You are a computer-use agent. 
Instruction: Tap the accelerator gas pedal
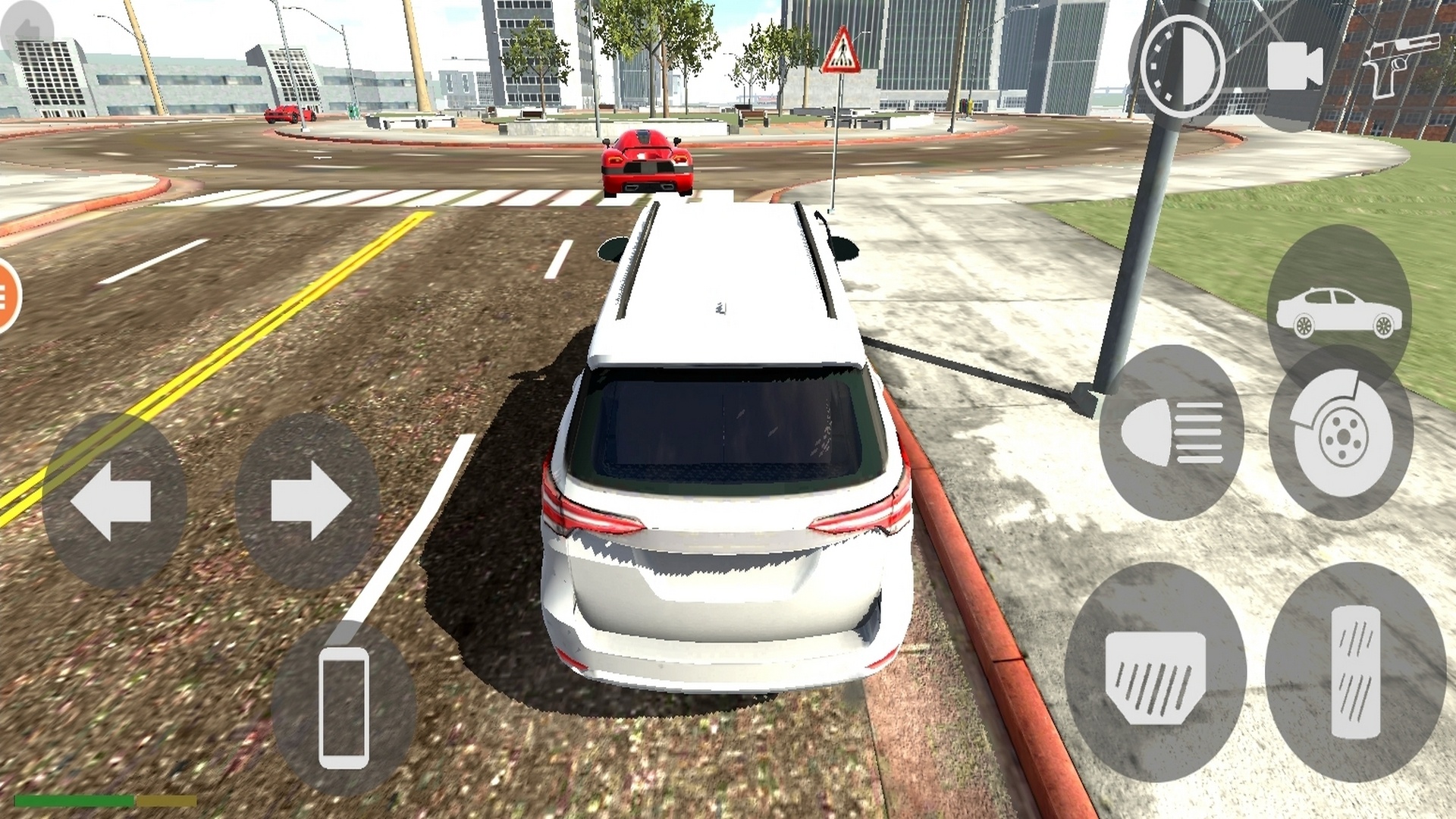1355,672
